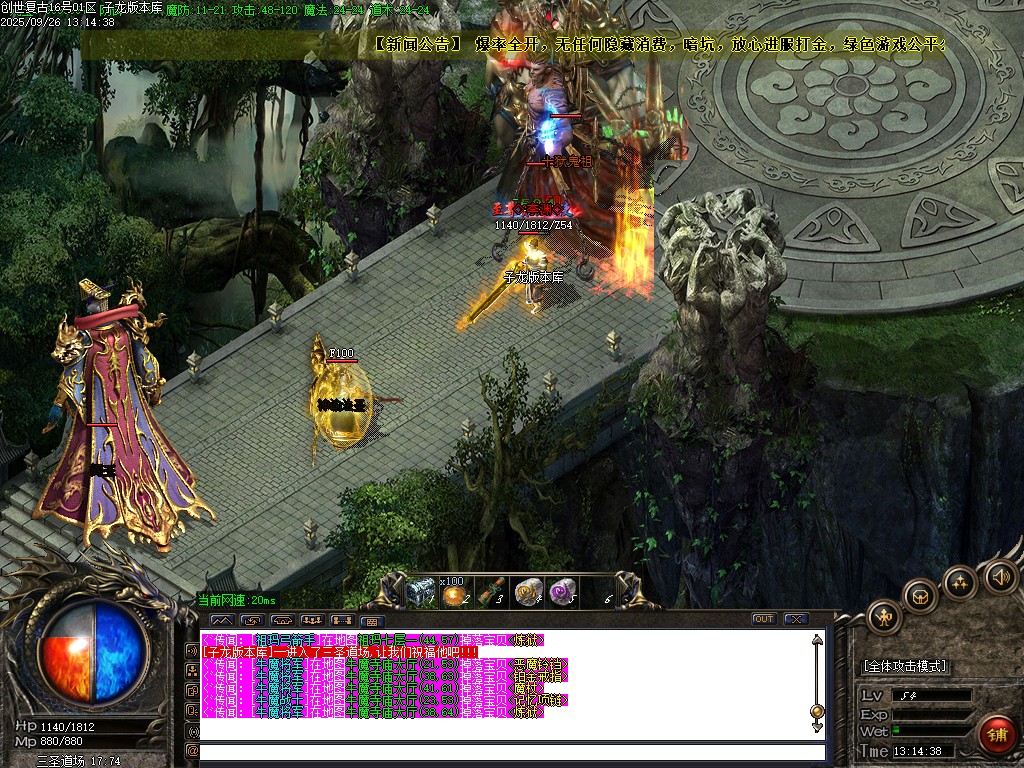Screen dimensions: 1024x768
Task: Click the chat text input field
Action: pos(510,751)
